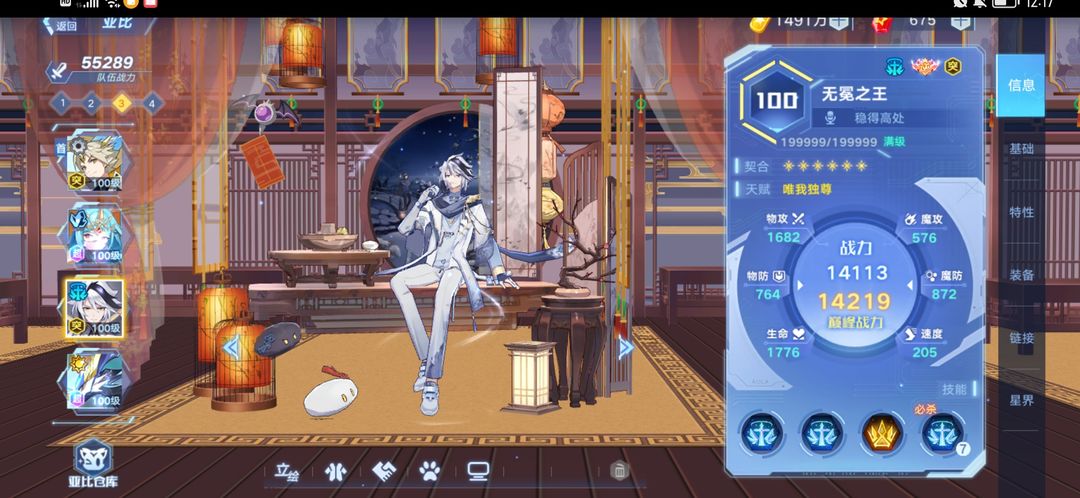Show the next character with right arrow
Viewport: 1080px width, 498px height.
626,347
